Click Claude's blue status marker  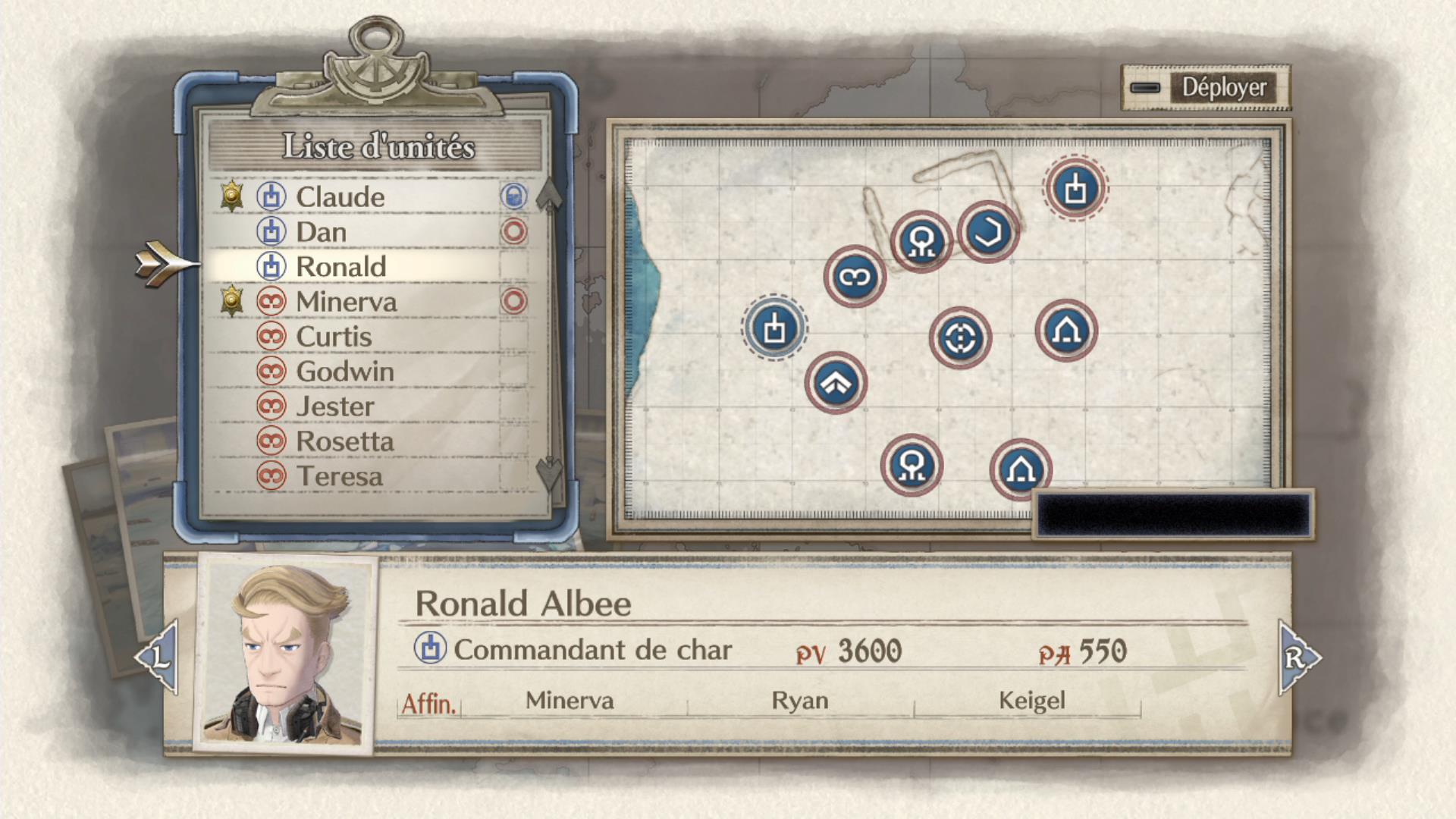tap(514, 196)
